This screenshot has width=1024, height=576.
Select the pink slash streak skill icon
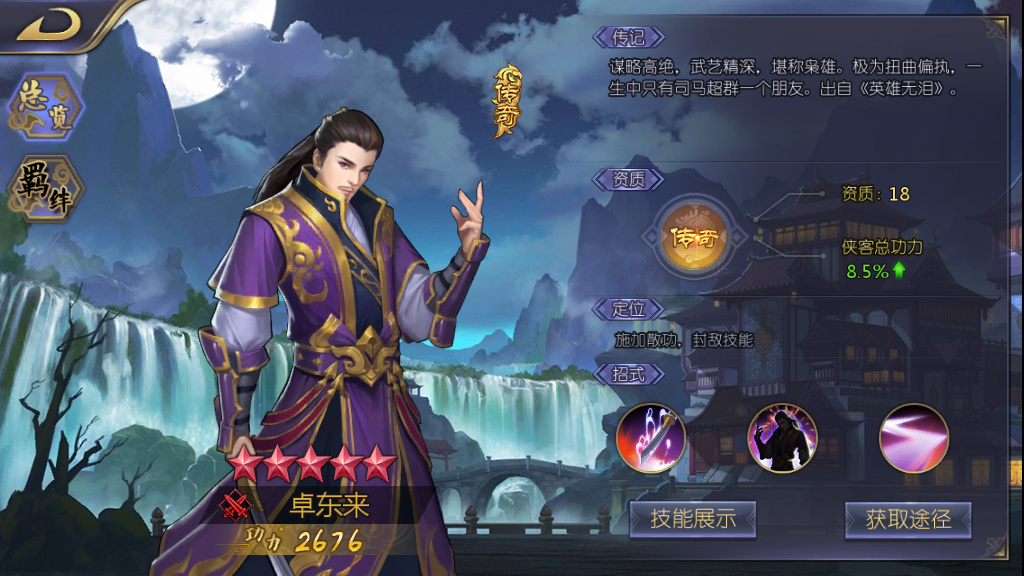[x=913, y=438]
